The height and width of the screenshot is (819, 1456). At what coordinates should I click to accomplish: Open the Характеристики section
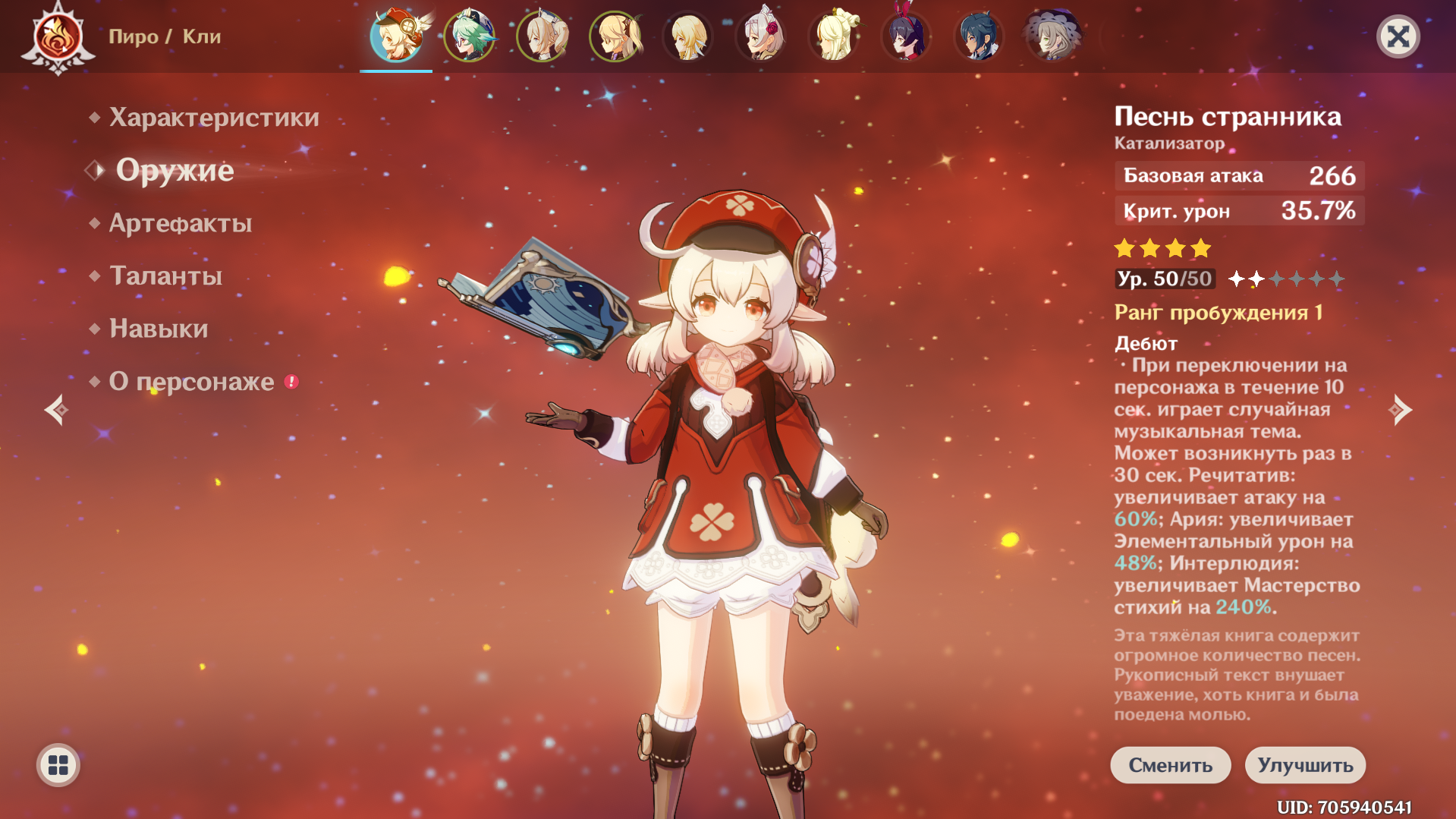pos(213,118)
